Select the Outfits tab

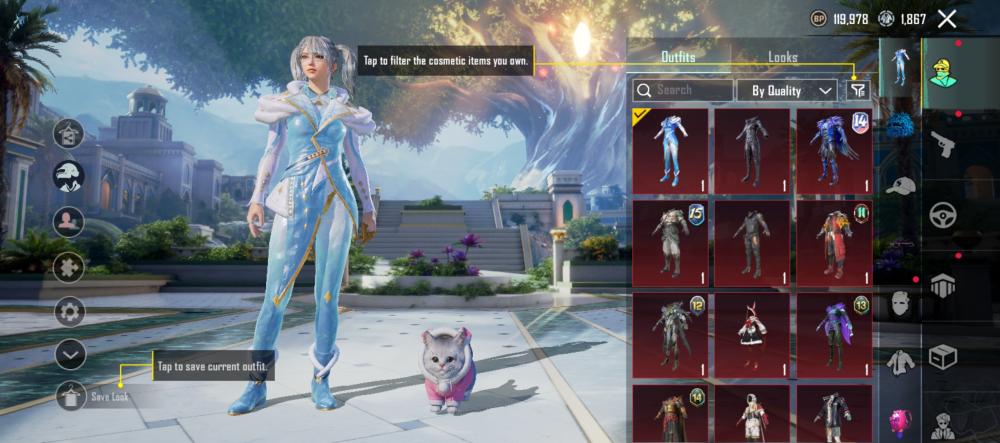tap(678, 58)
